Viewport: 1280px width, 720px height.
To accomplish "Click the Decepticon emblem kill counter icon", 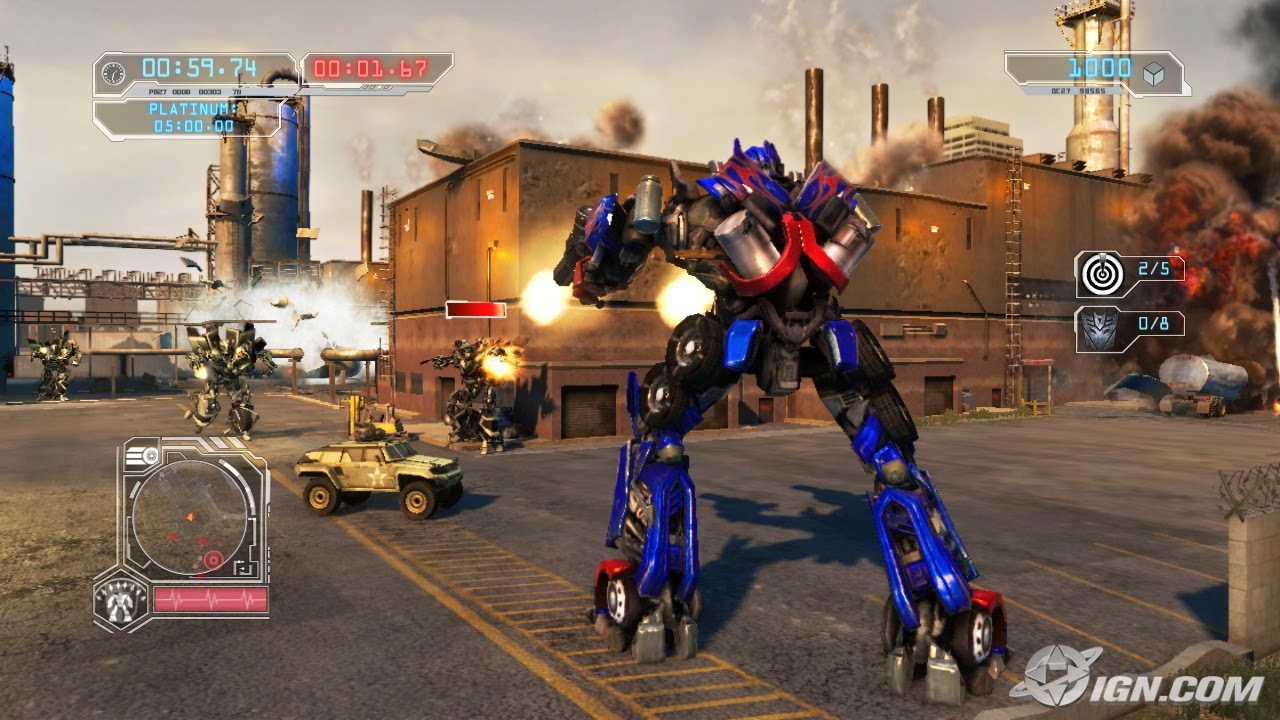I will [x=1099, y=327].
